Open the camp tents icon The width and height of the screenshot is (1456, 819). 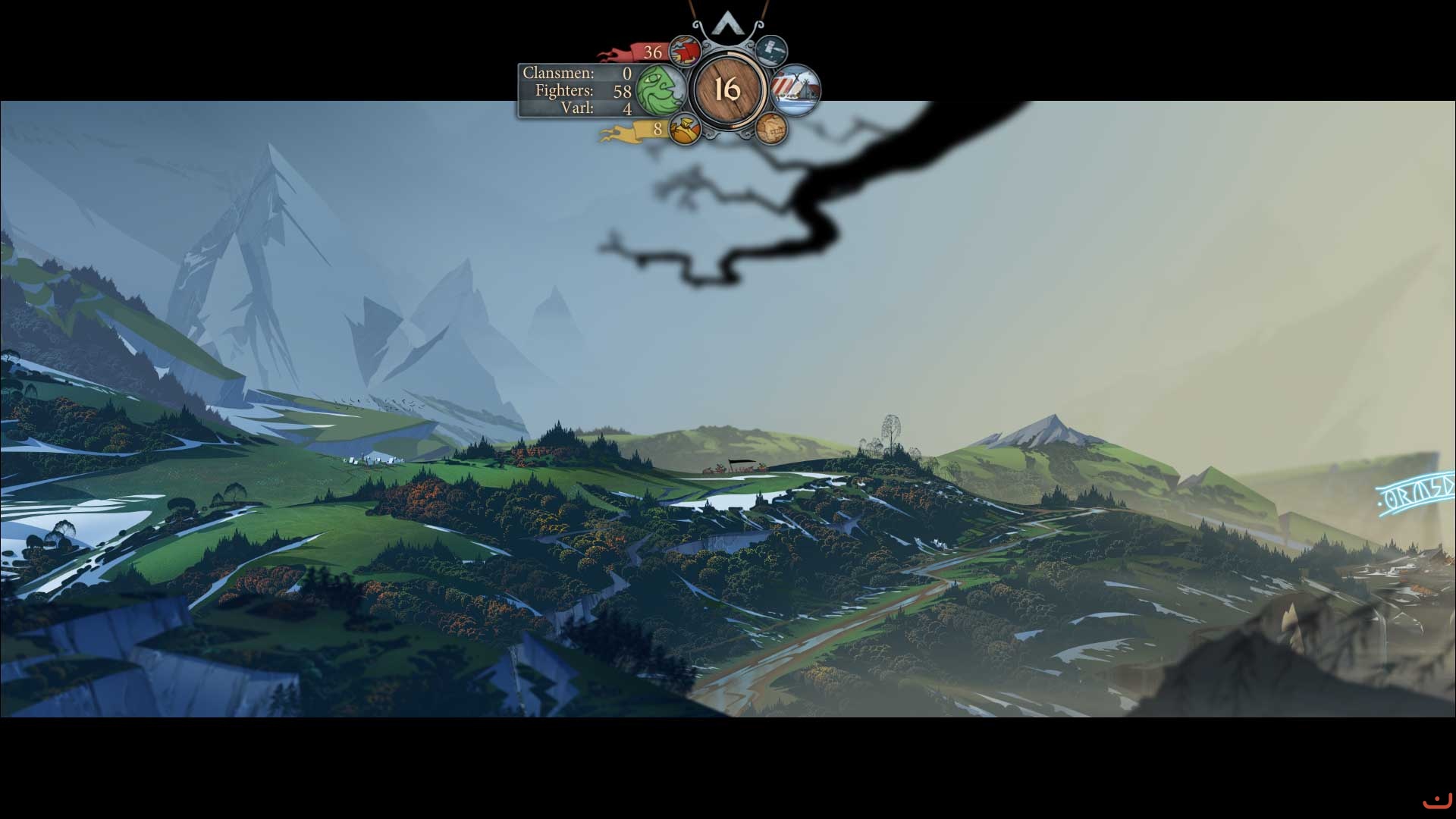click(796, 90)
